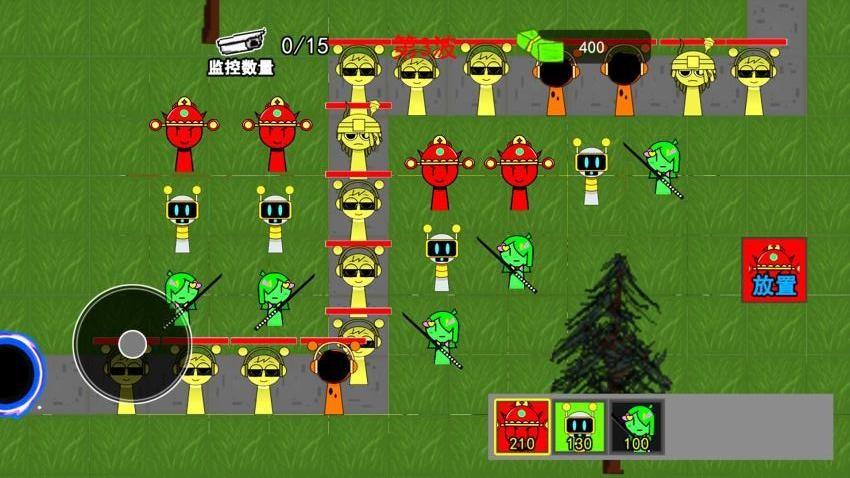Pick the green-haired unit card costing 100
This screenshot has width=850, height=478.
coord(636,425)
